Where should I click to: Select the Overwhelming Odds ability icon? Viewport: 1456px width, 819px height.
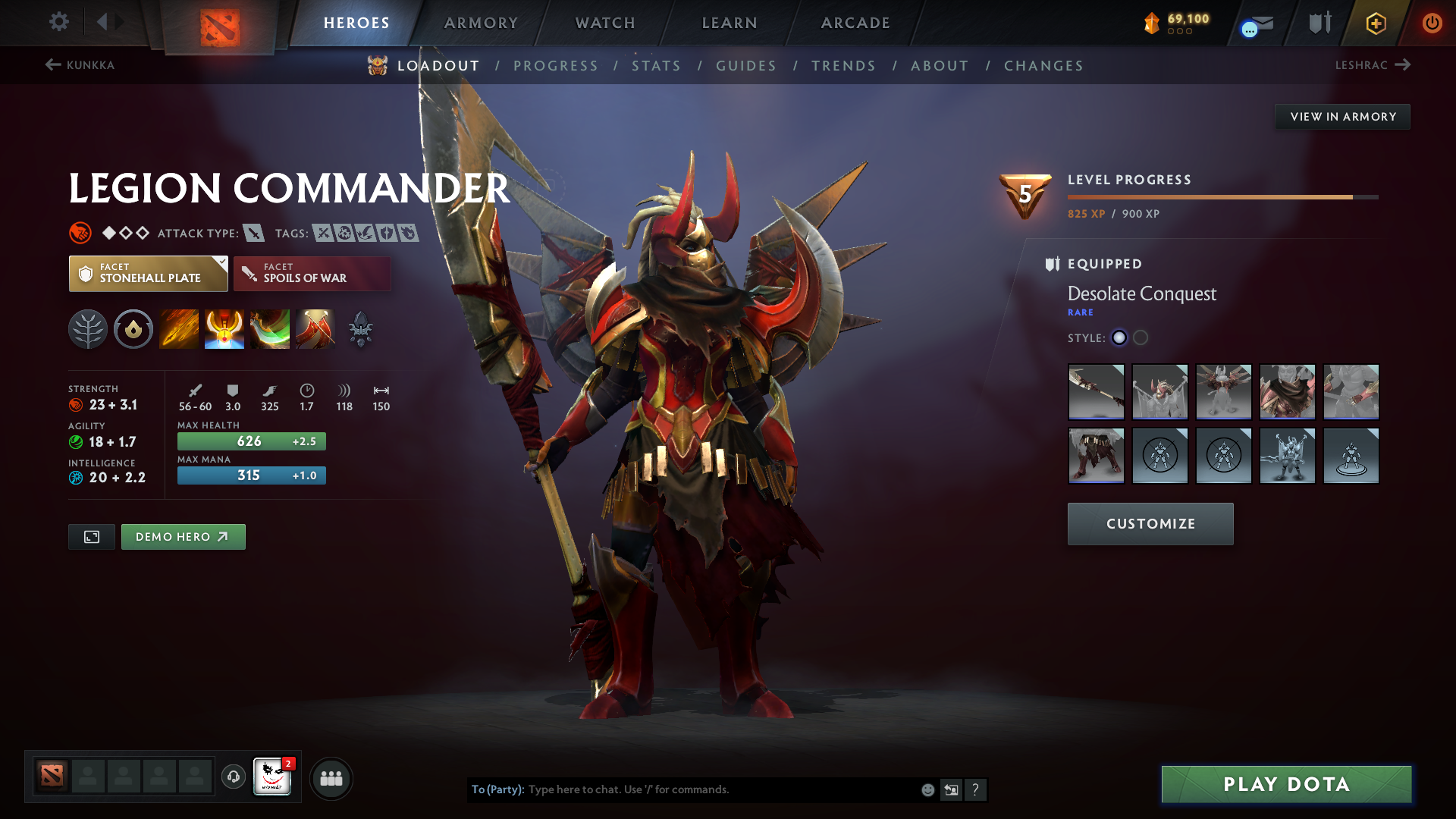[x=179, y=329]
